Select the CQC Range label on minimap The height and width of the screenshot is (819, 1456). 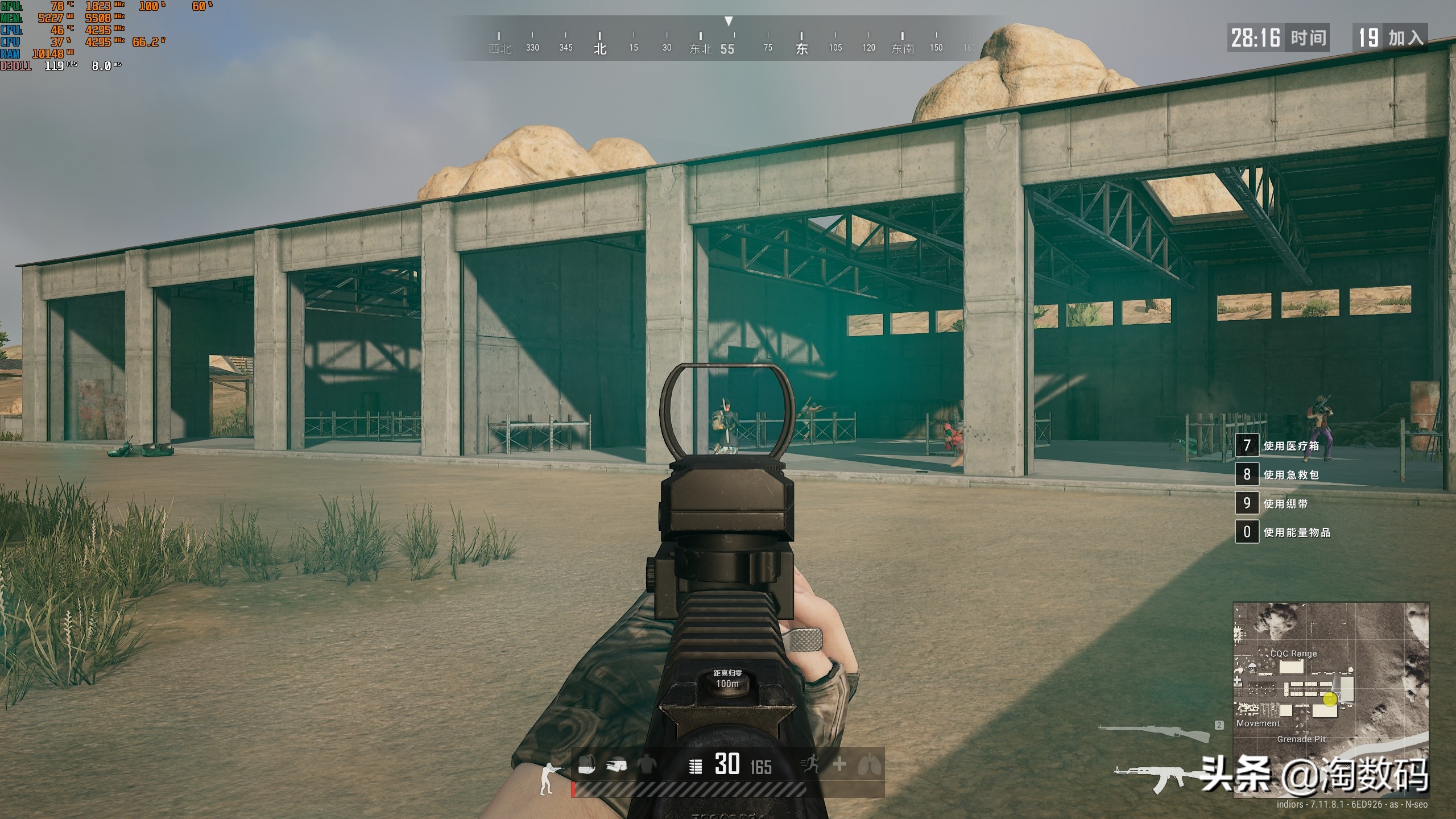point(1293,653)
